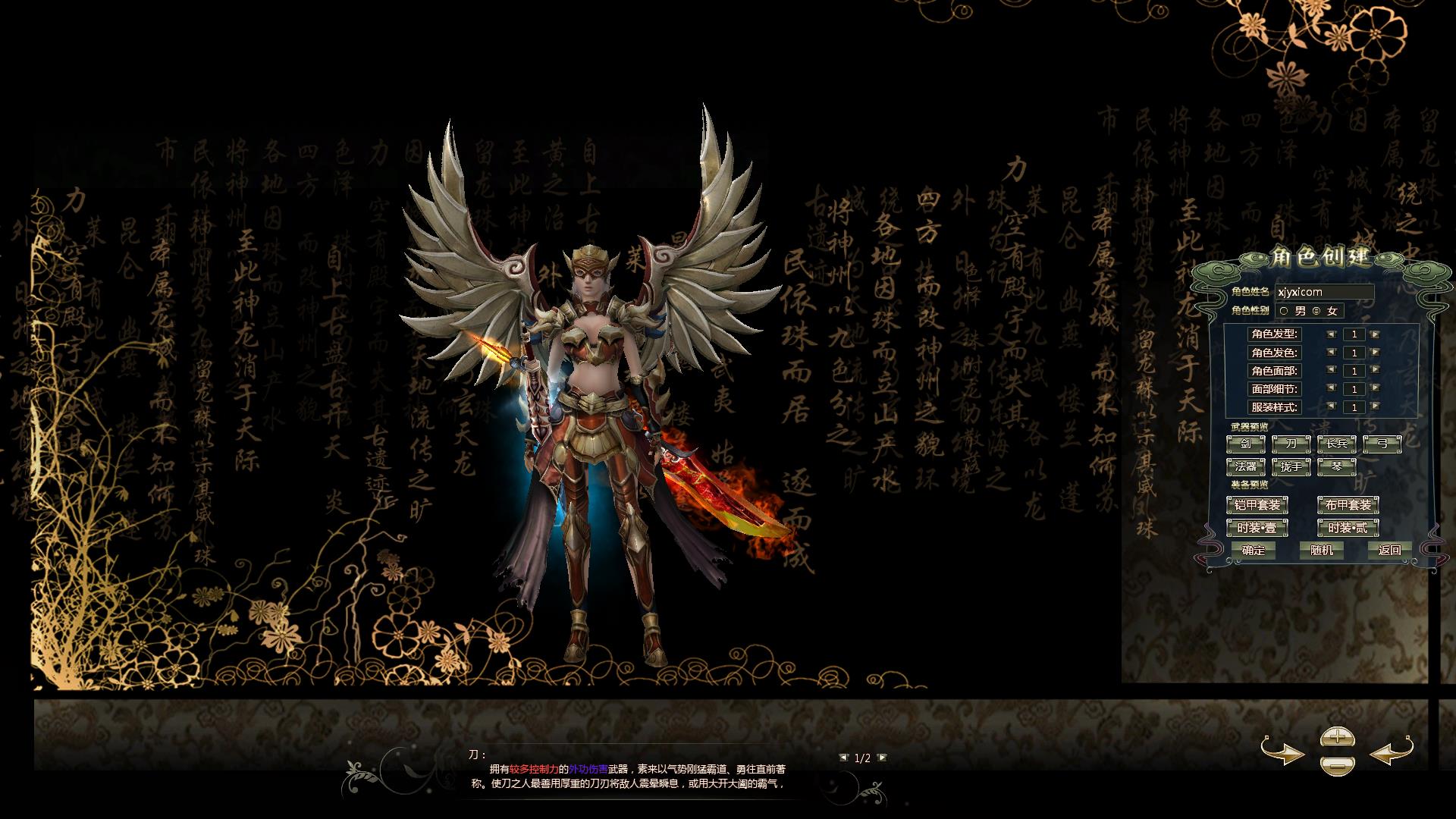Screen dimensions: 1456x819
Task: Preview the magic tool (法器) weapon
Action: pyautogui.click(x=1246, y=466)
